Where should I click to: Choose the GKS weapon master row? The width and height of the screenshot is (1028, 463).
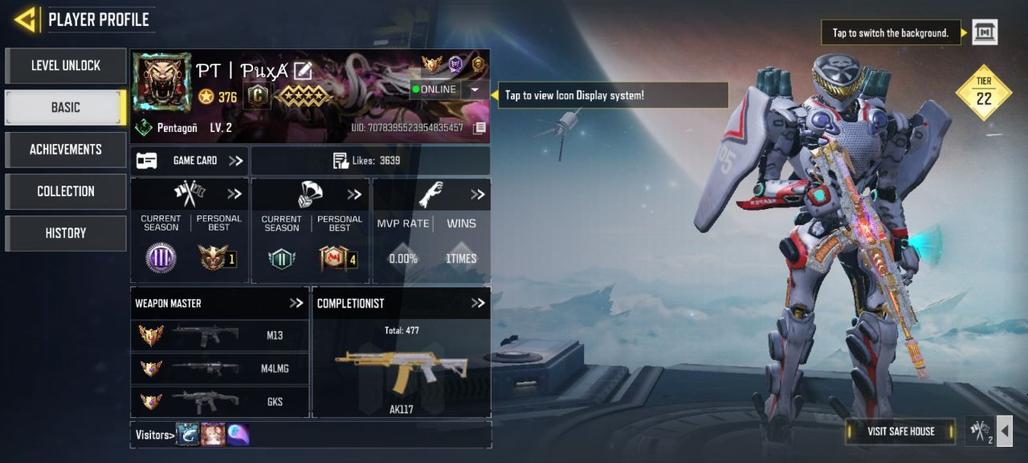tap(219, 401)
